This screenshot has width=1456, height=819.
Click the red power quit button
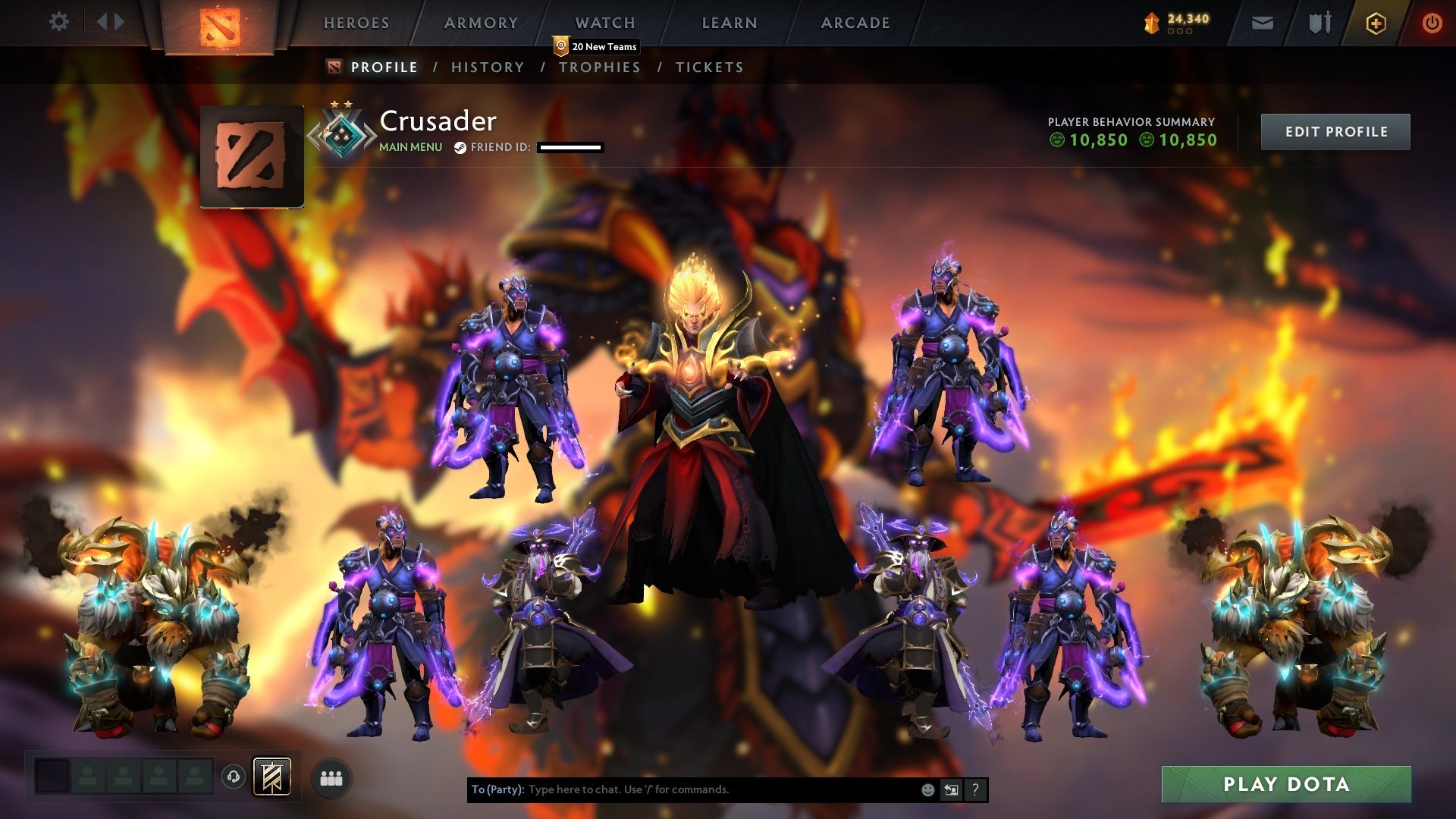[x=1432, y=24]
